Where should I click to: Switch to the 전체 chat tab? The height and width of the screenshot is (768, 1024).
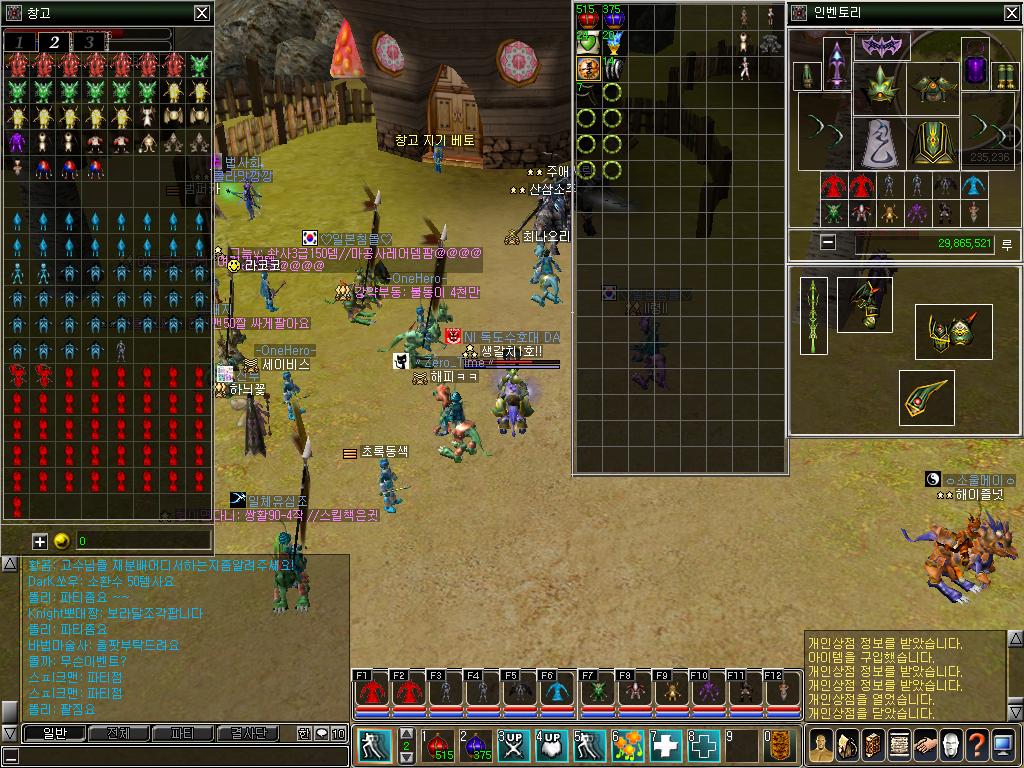tap(118, 733)
